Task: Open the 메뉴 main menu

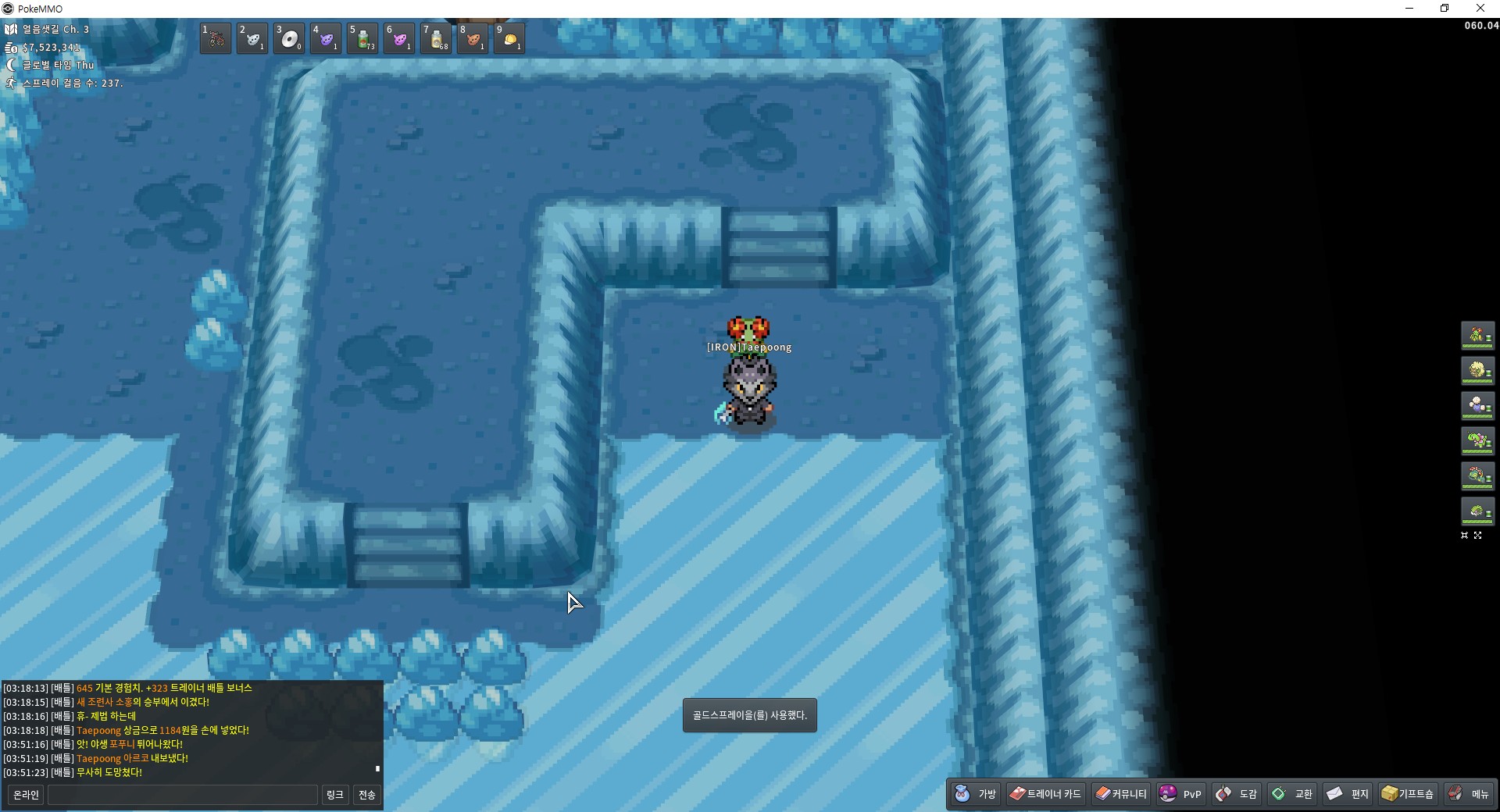Action: (x=1469, y=794)
